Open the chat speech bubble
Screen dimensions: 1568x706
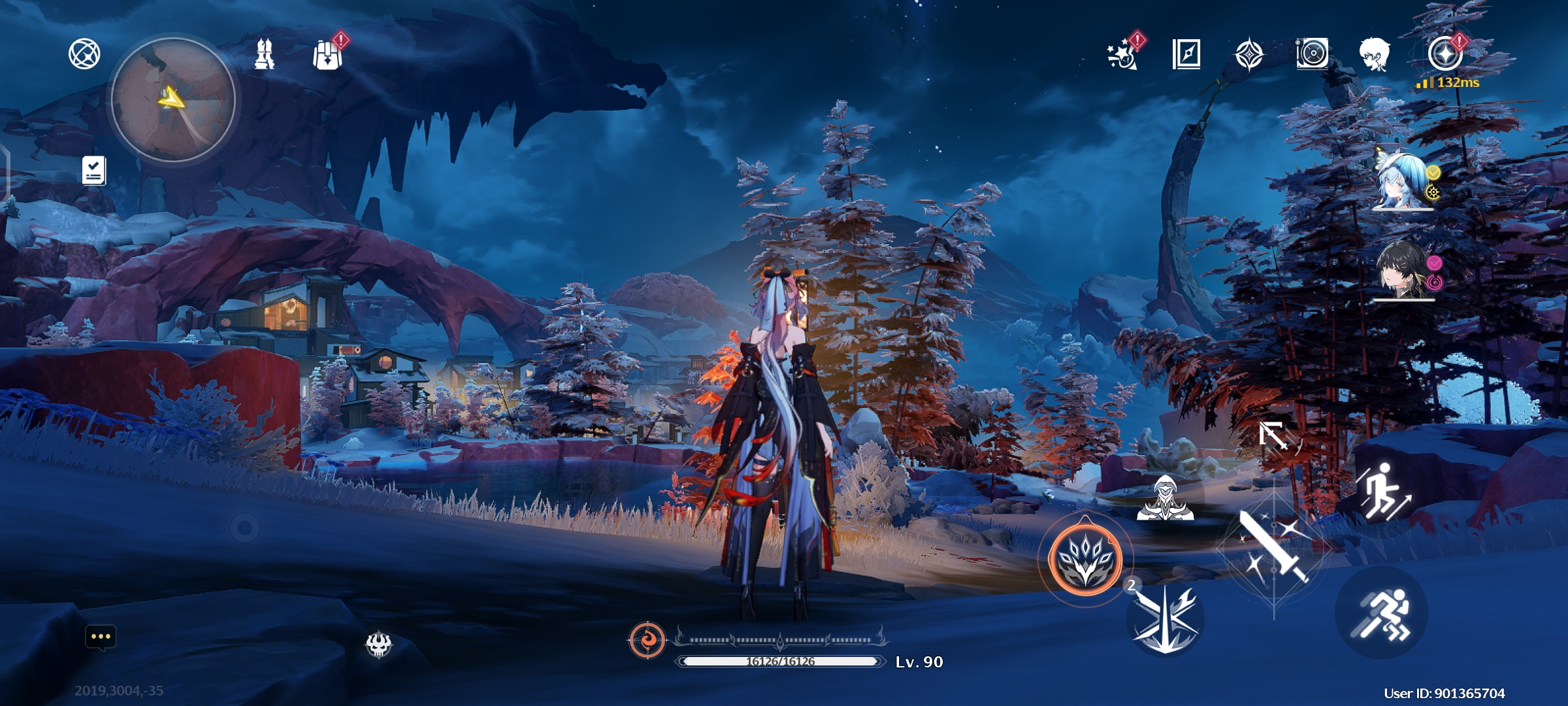[x=101, y=637]
